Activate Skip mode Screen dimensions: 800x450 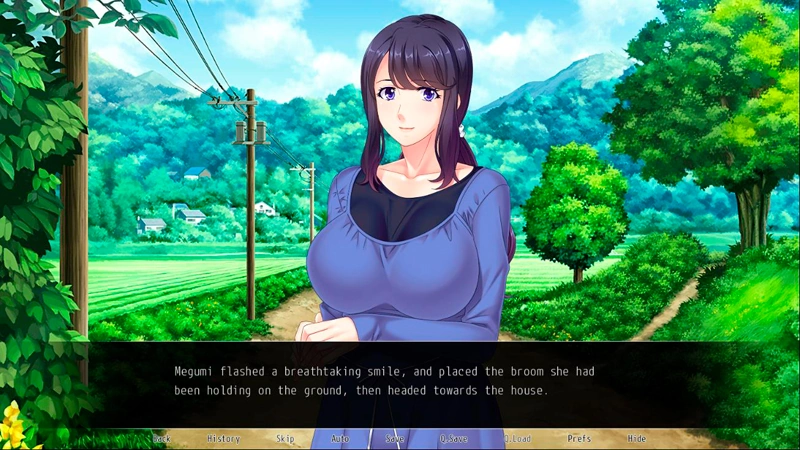285,439
